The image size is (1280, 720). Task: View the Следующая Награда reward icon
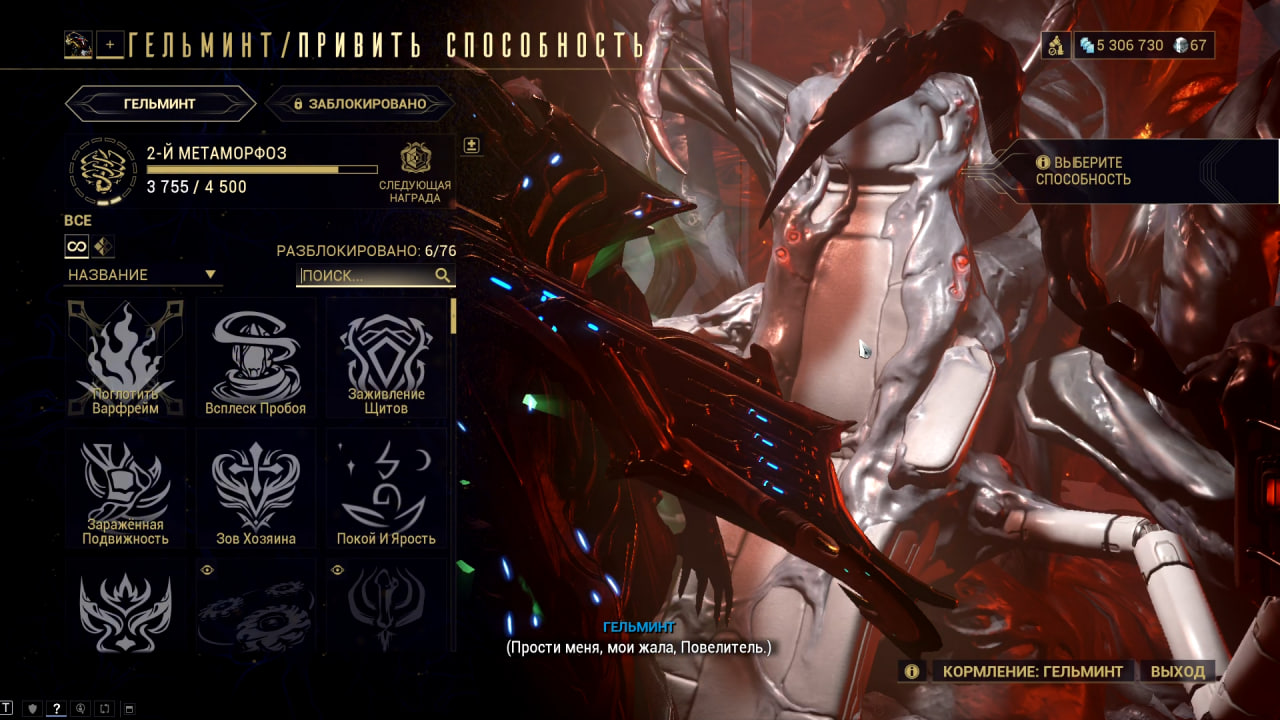coord(415,158)
